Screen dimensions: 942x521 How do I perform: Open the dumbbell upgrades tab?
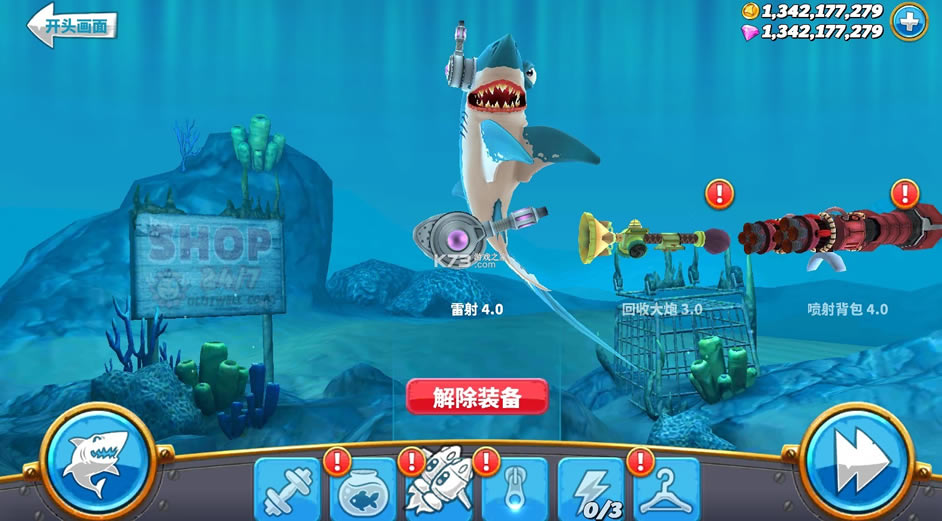[x=287, y=490]
